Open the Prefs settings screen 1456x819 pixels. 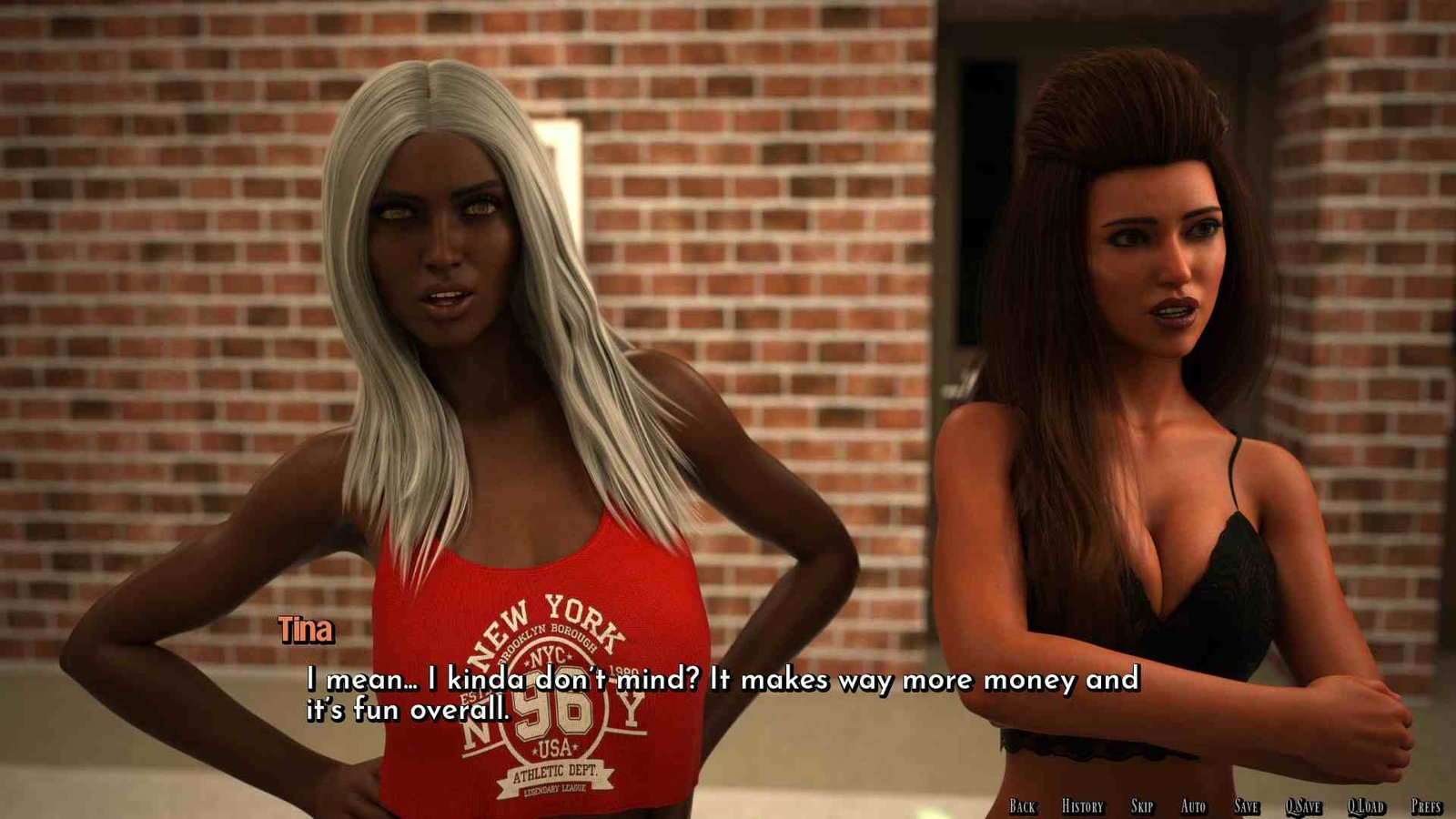pyautogui.click(x=1426, y=806)
